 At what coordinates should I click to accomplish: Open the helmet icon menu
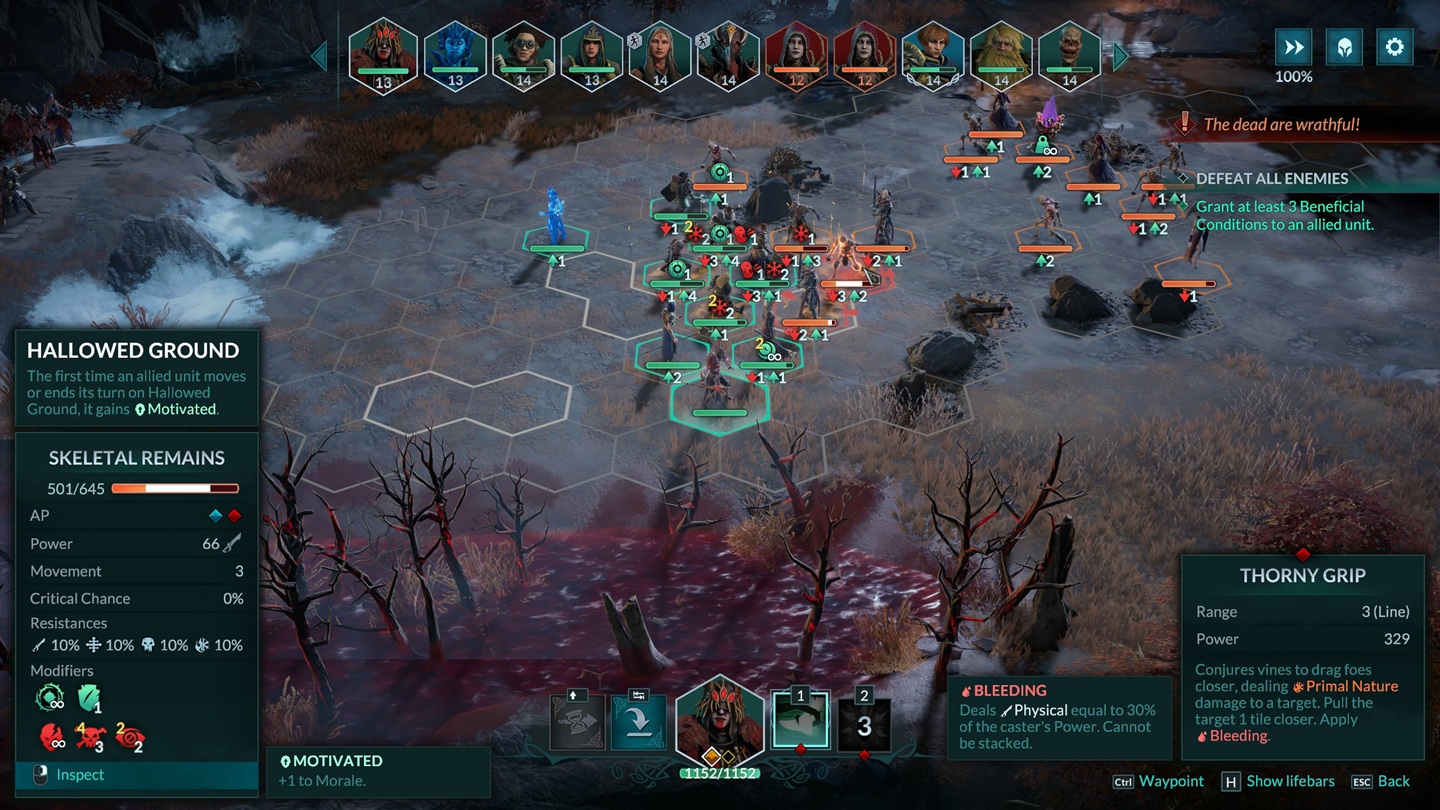coord(1344,47)
